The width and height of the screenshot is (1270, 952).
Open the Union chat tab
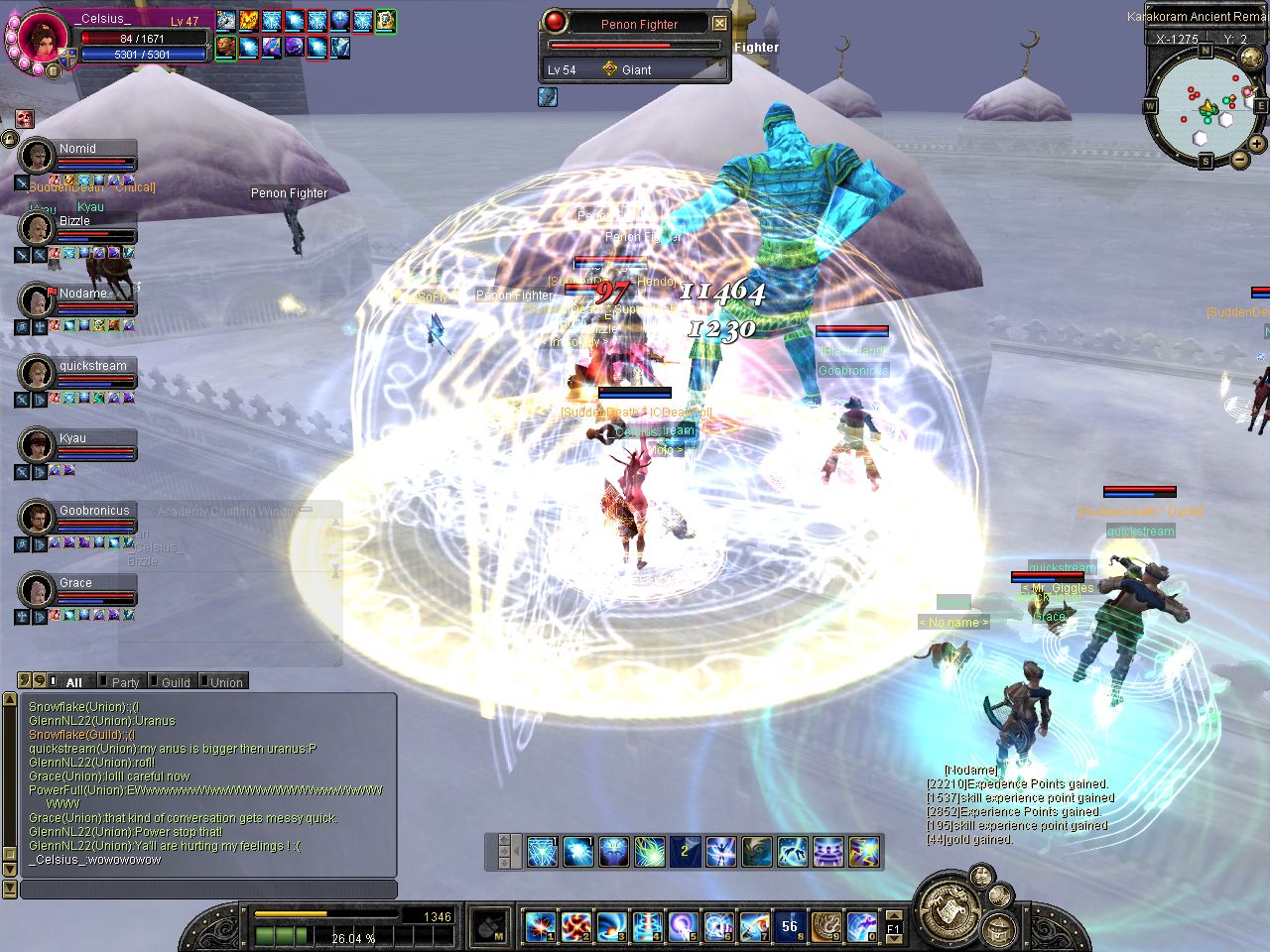point(225,682)
